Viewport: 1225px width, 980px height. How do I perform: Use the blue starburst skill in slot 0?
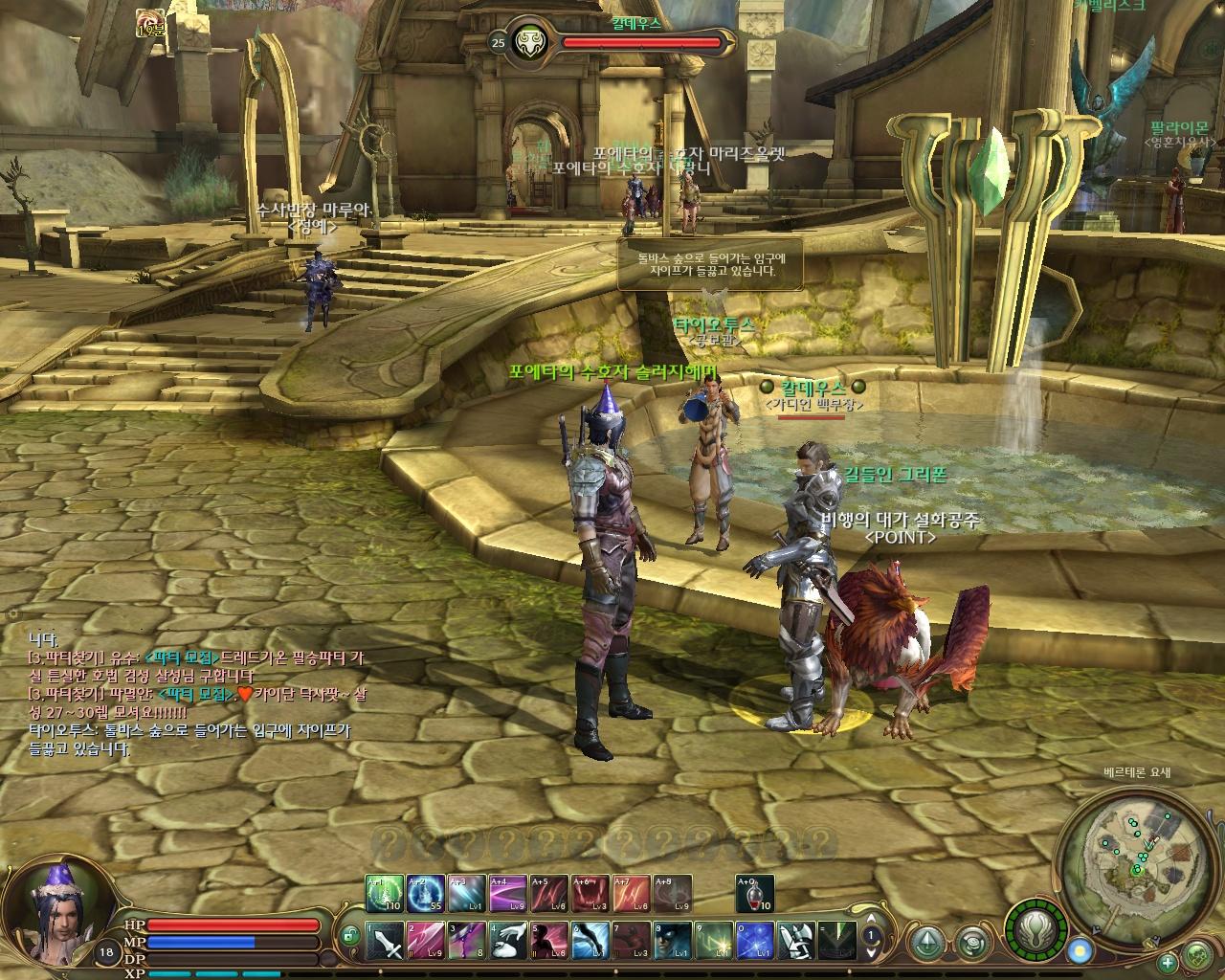click(755, 940)
